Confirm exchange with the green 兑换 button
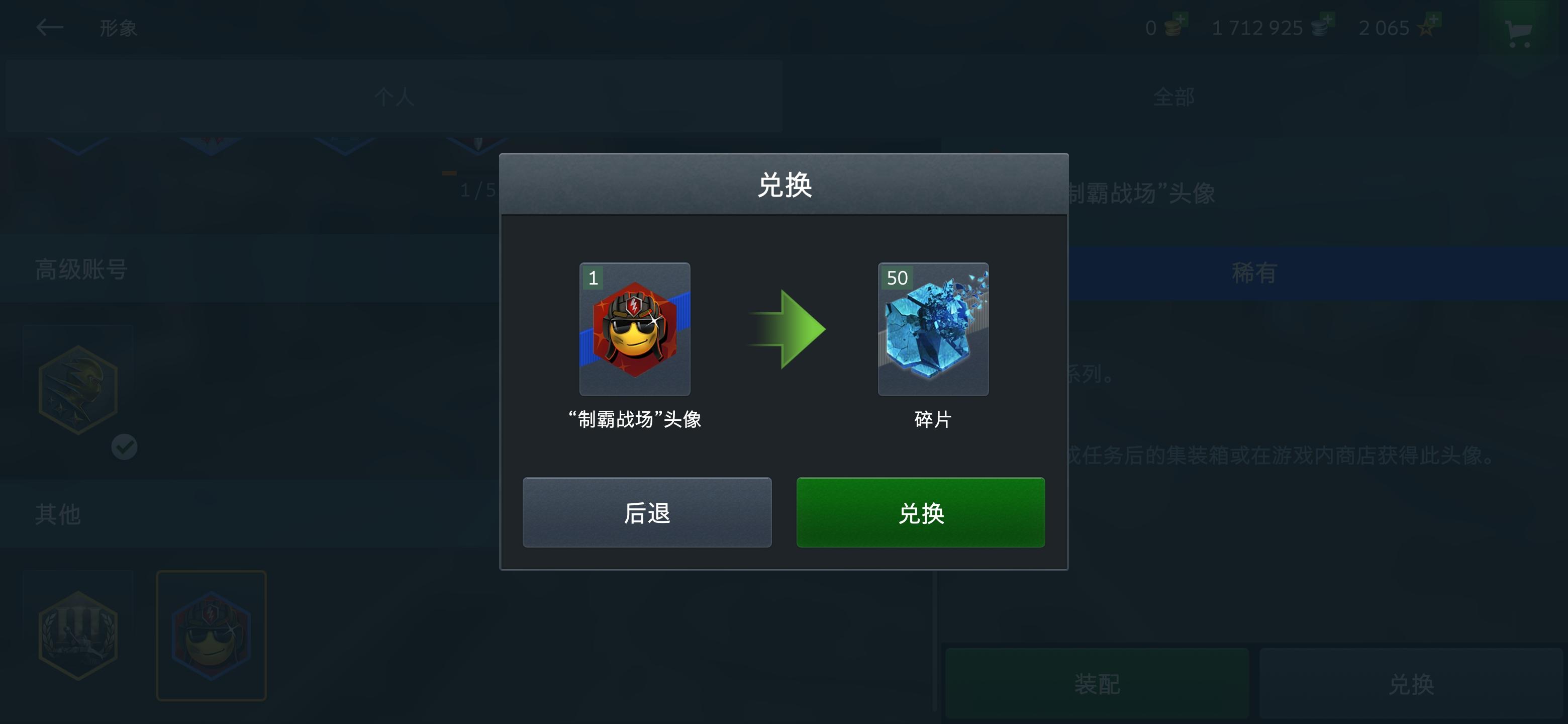Viewport: 1568px width, 724px height. click(x=920, y=513)
